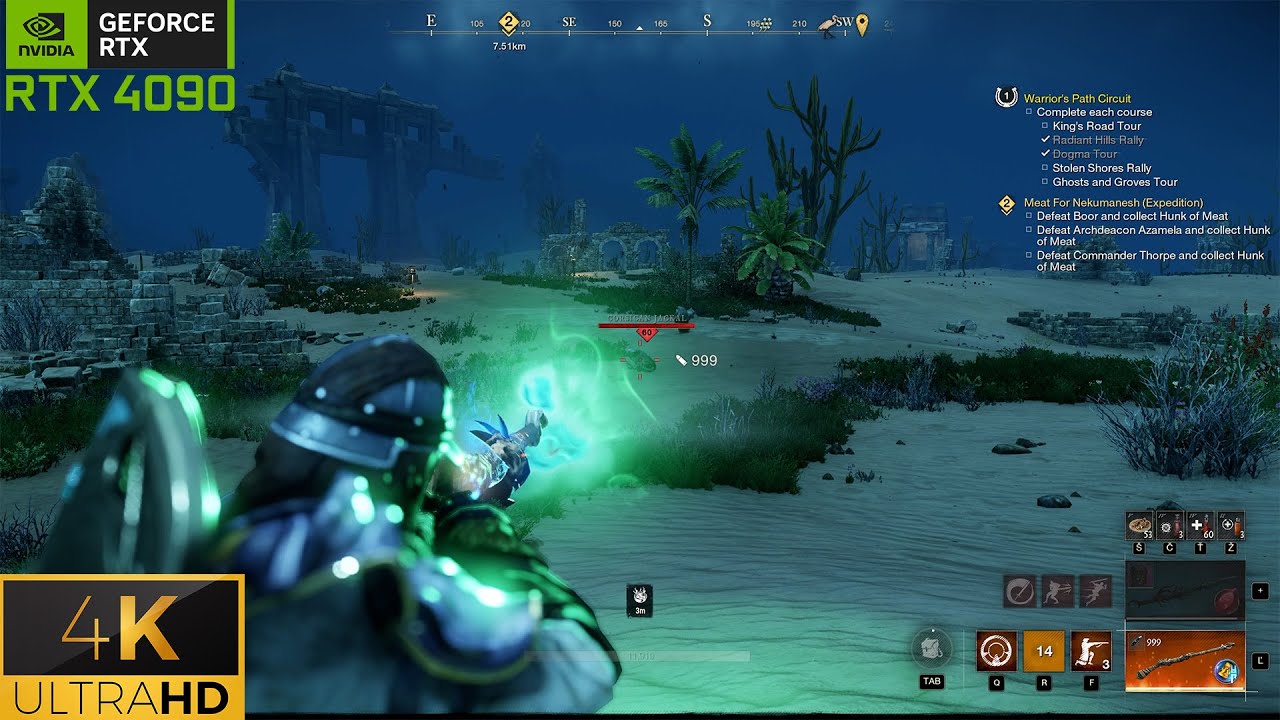Select the gold map pin on compass

pos(862,23)
